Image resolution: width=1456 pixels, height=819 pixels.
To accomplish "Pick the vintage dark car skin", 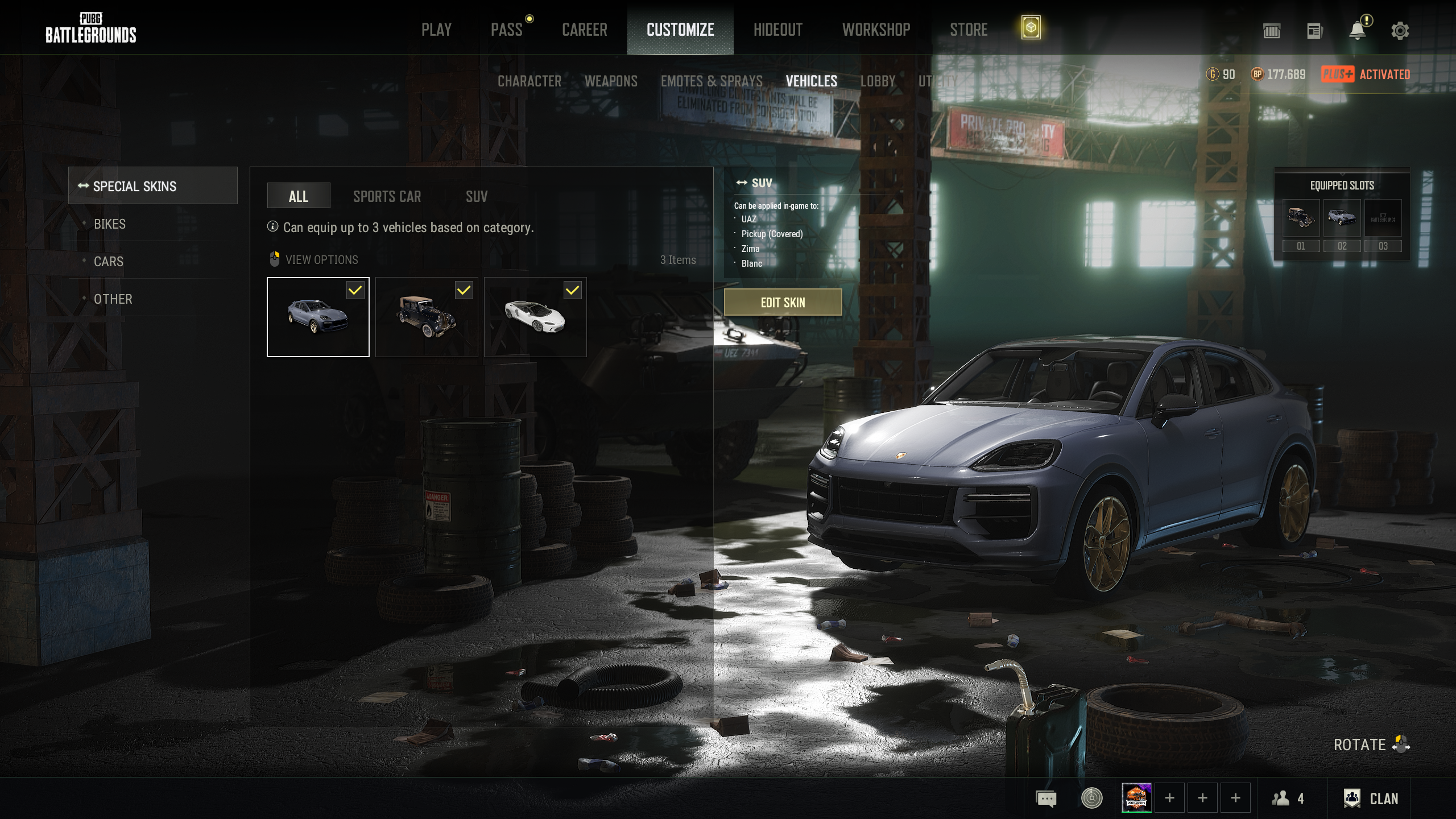I will (427, 317).
